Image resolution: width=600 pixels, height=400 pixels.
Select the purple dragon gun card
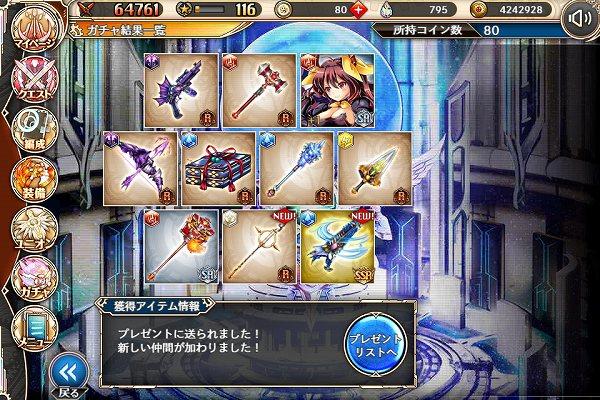(x=182, y=91)
